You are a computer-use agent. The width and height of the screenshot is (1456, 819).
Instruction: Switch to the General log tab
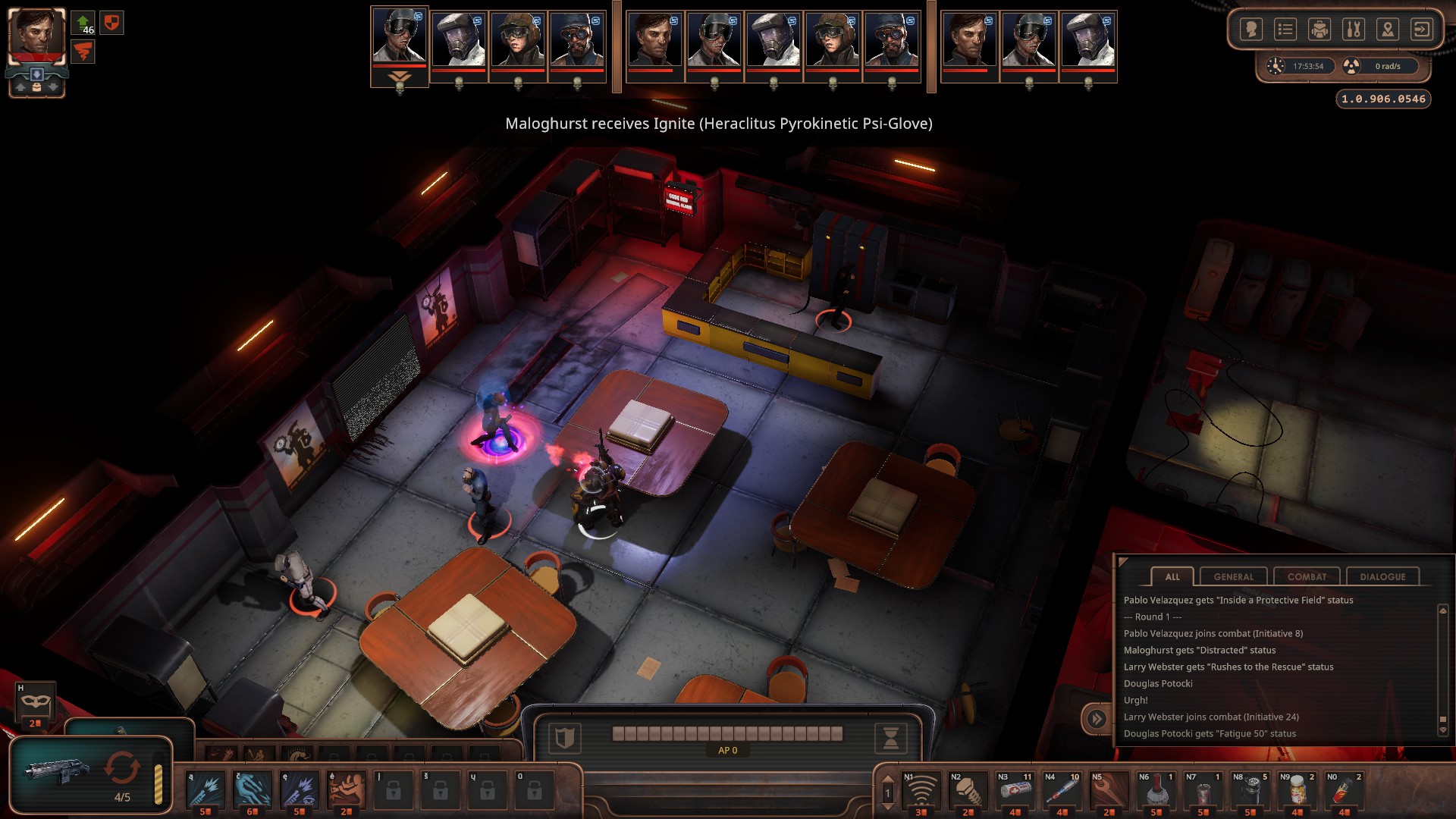point(1233,576)
